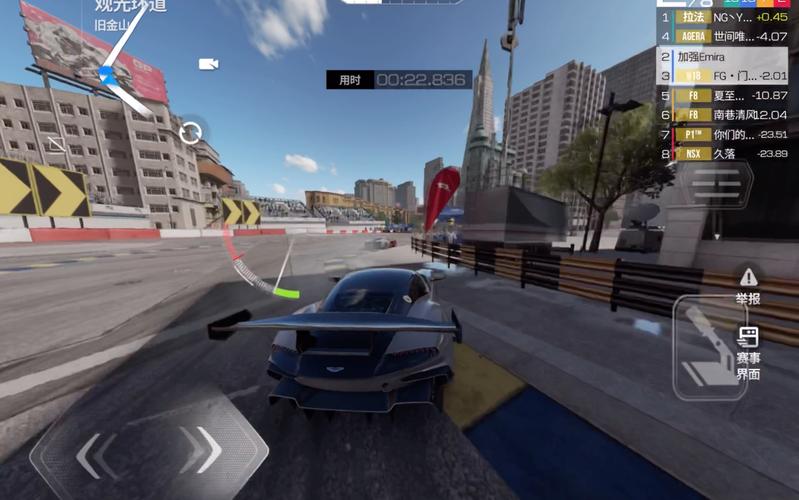
Task: Tap the three-bar menu button
Action: coord(716,184)
